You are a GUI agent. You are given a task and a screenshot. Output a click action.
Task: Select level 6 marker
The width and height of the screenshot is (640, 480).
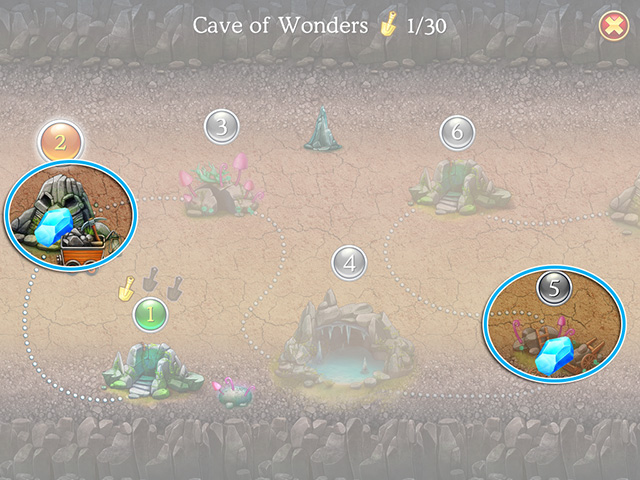(x=456, y=131)
